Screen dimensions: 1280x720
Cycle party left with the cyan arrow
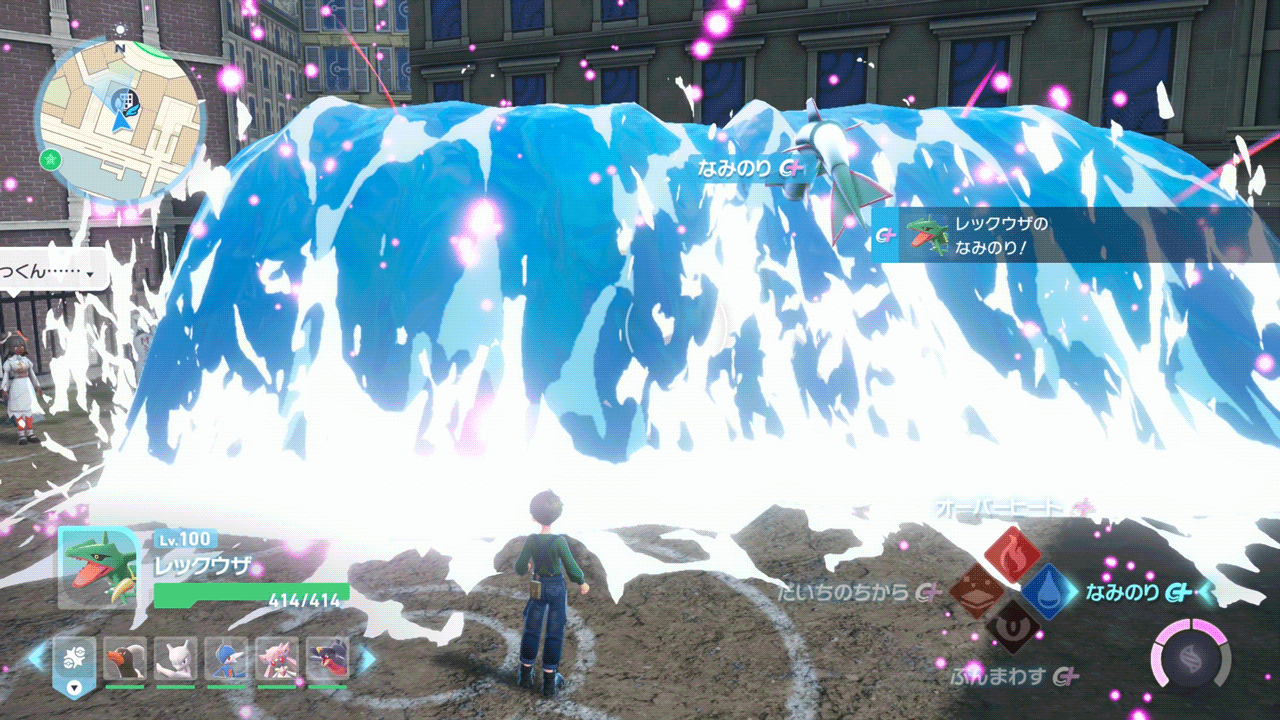pyautogui.click(x=36, y=658)
